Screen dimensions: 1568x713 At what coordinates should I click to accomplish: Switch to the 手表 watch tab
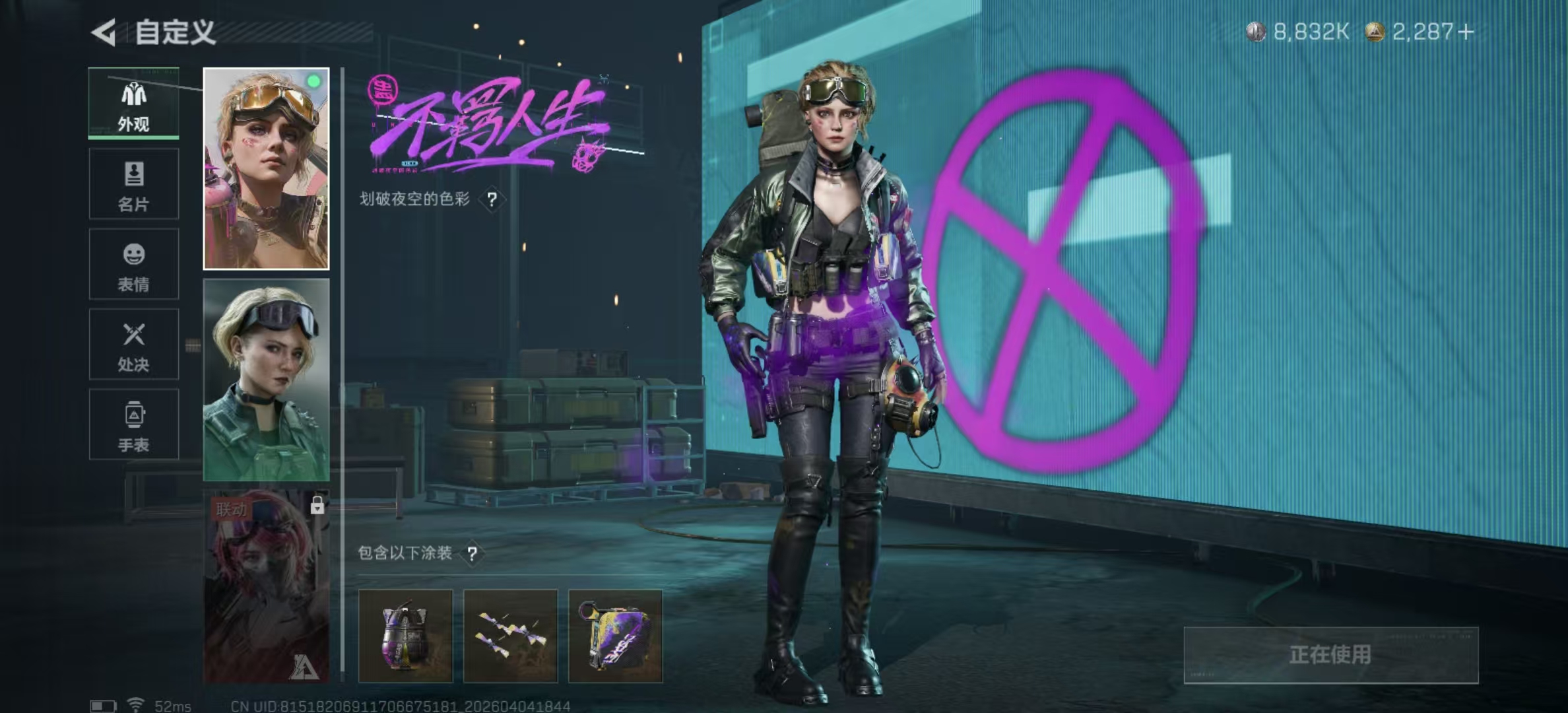[x=134, y=424]
